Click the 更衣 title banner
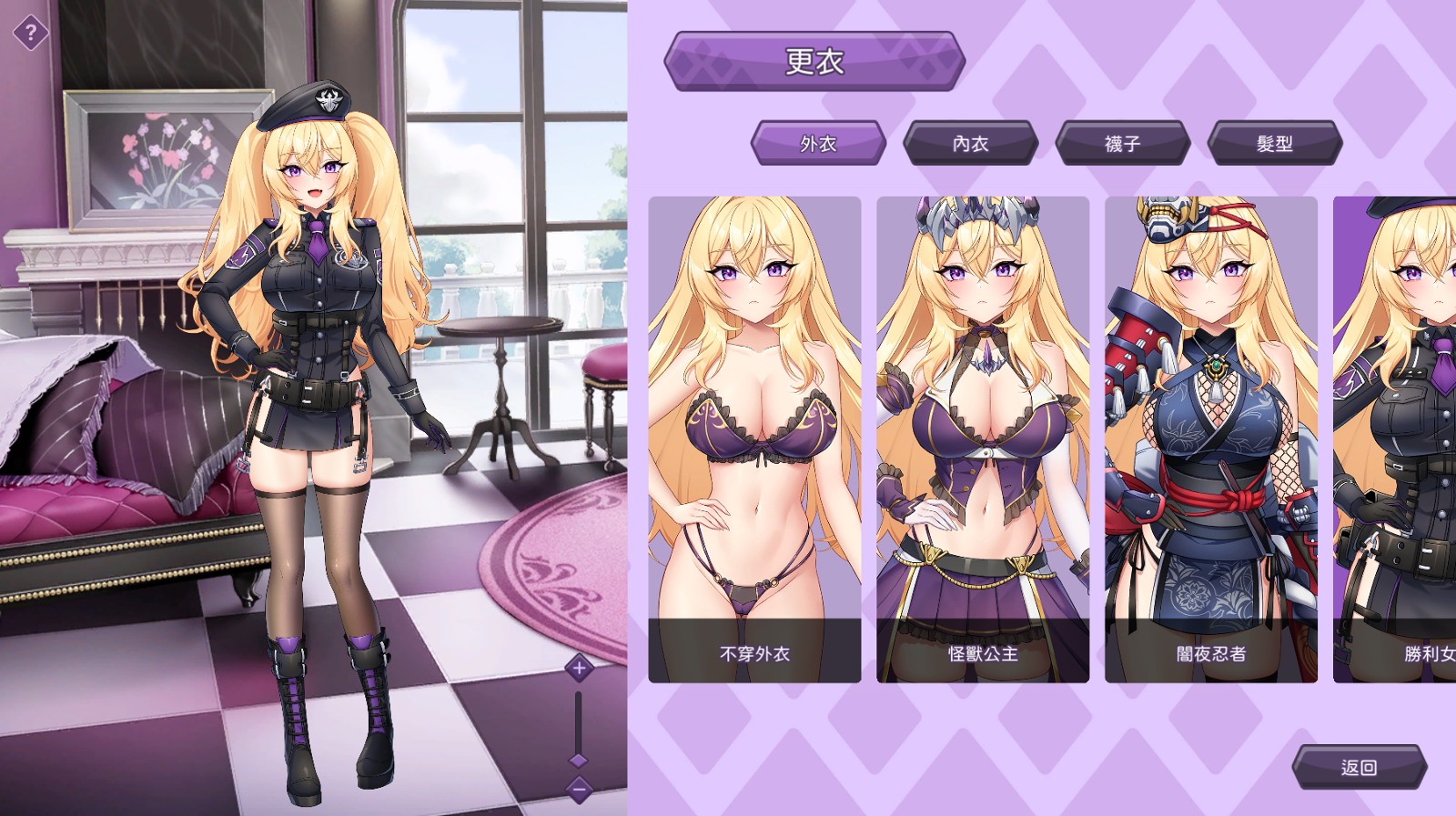The image size is (1456, 816). point(816,63)
